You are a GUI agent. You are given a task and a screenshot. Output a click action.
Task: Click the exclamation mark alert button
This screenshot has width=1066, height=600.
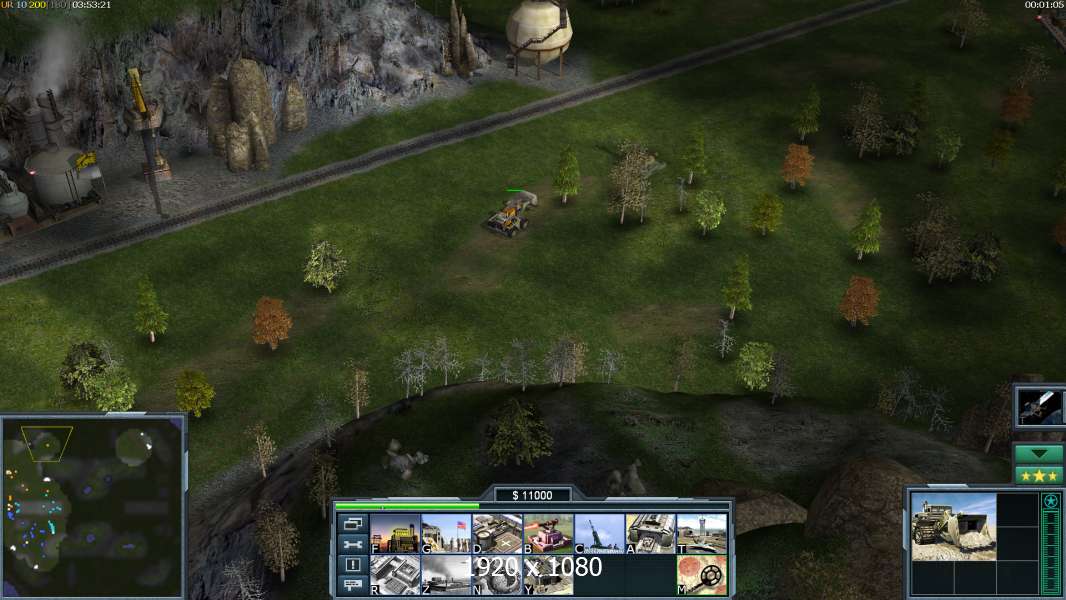(353, 565)
